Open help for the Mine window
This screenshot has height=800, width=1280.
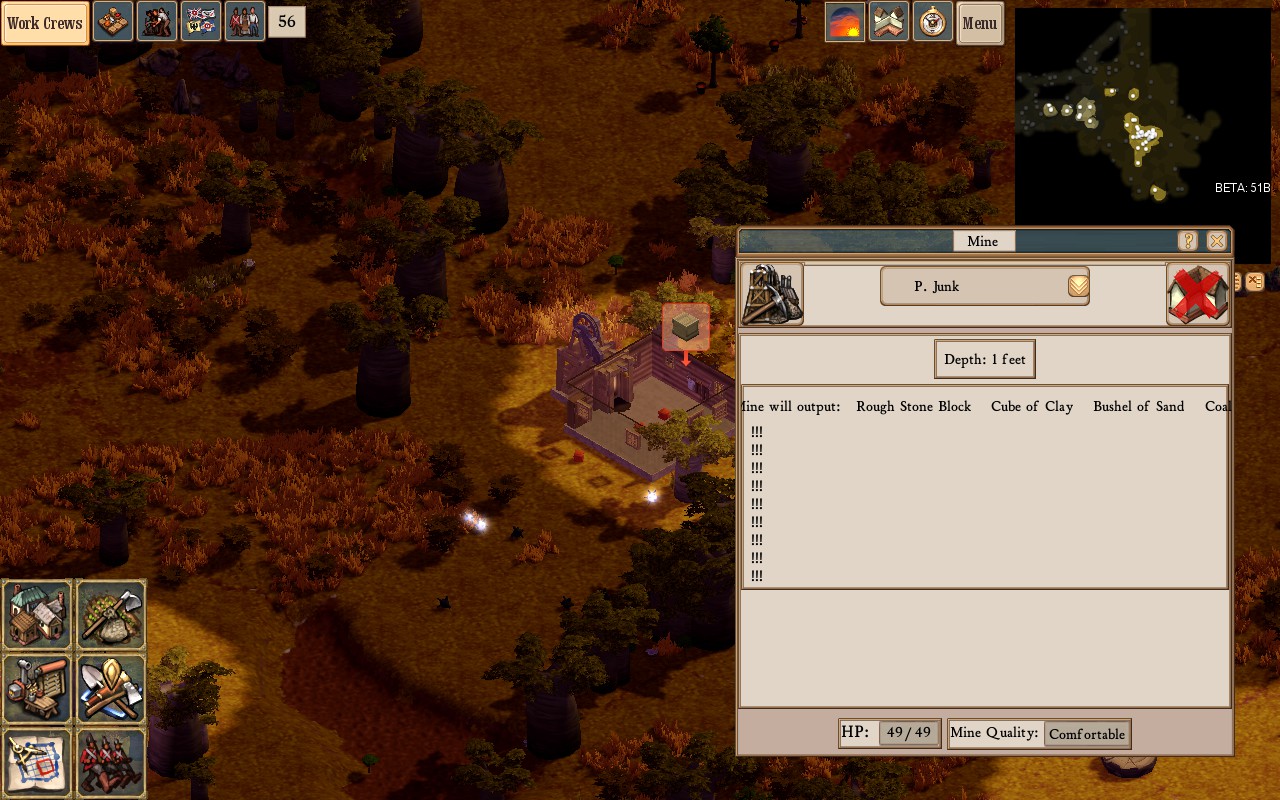[1187, 241]
